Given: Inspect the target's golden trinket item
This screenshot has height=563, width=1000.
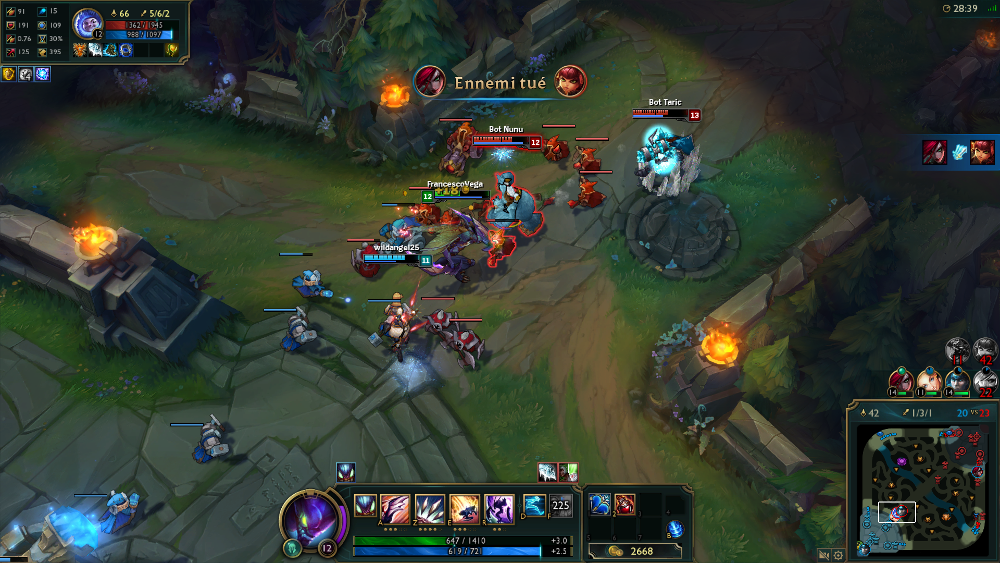Looking at the screenshot, I should (x=171, y=49).
